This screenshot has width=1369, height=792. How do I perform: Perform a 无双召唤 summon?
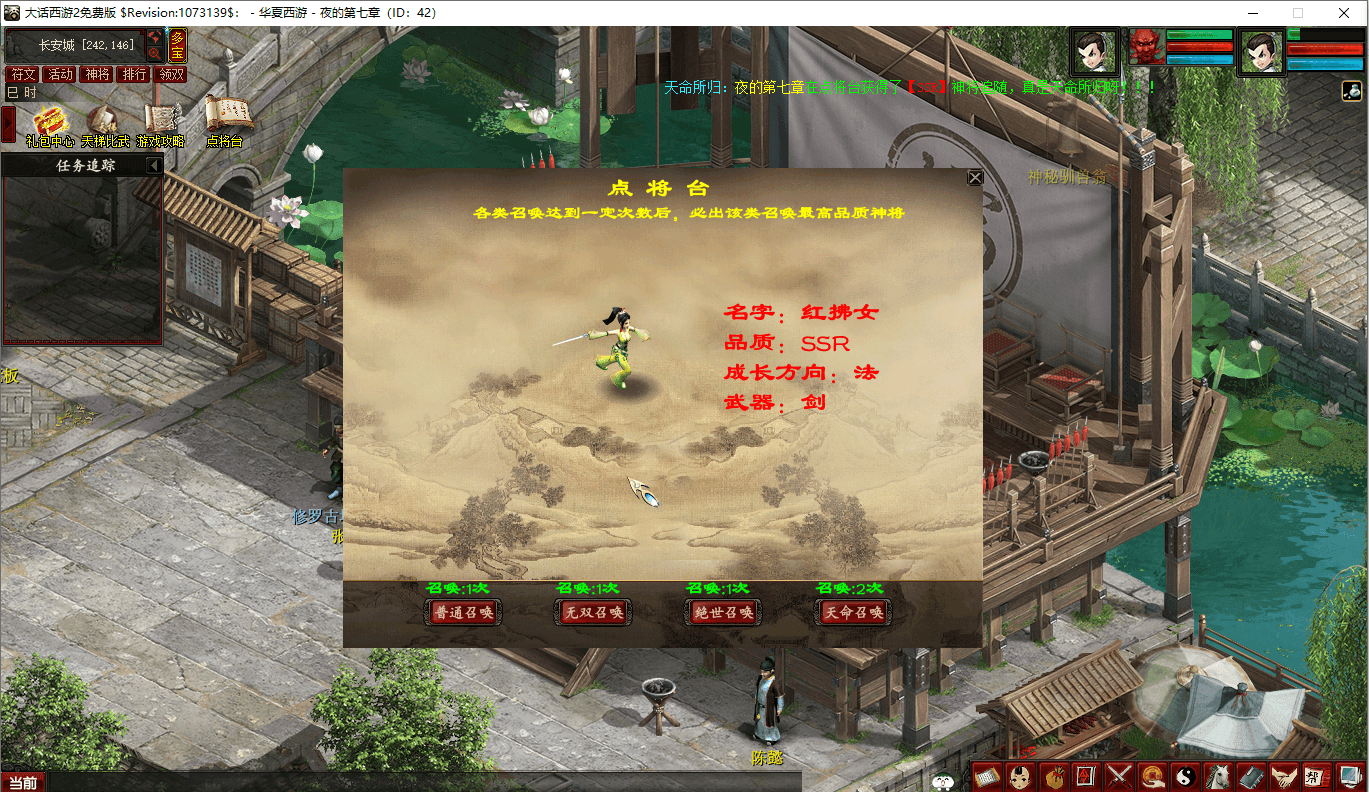592,612
